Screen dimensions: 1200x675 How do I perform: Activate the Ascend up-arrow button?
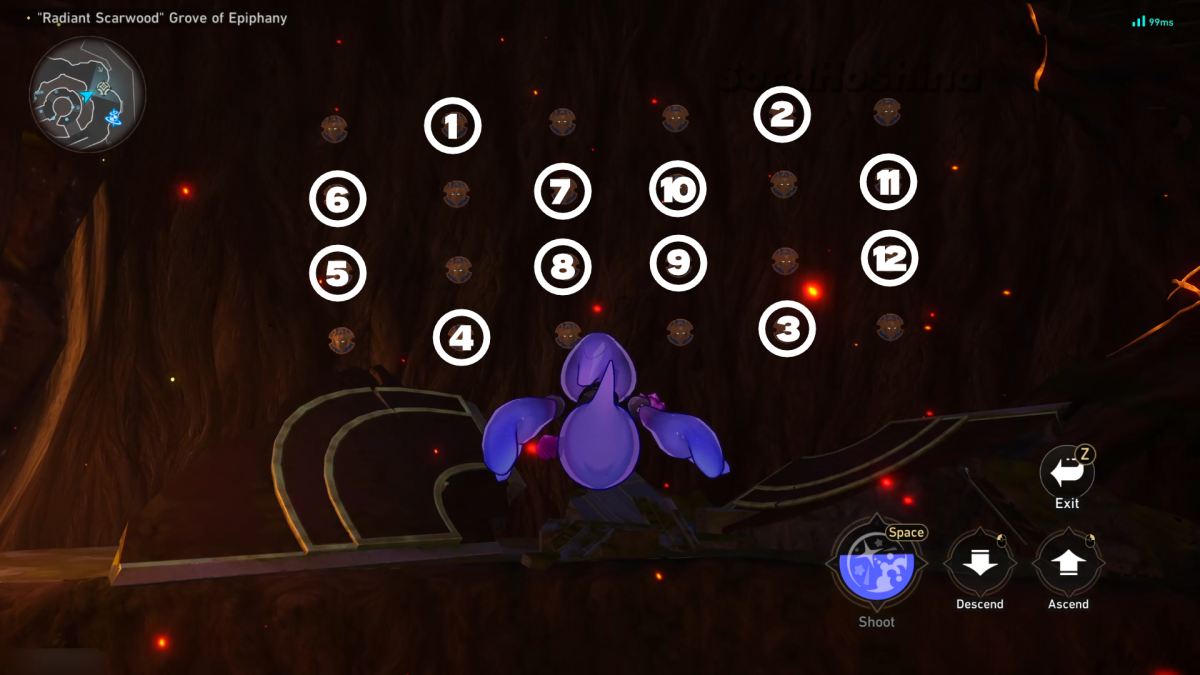(1067, 563)
